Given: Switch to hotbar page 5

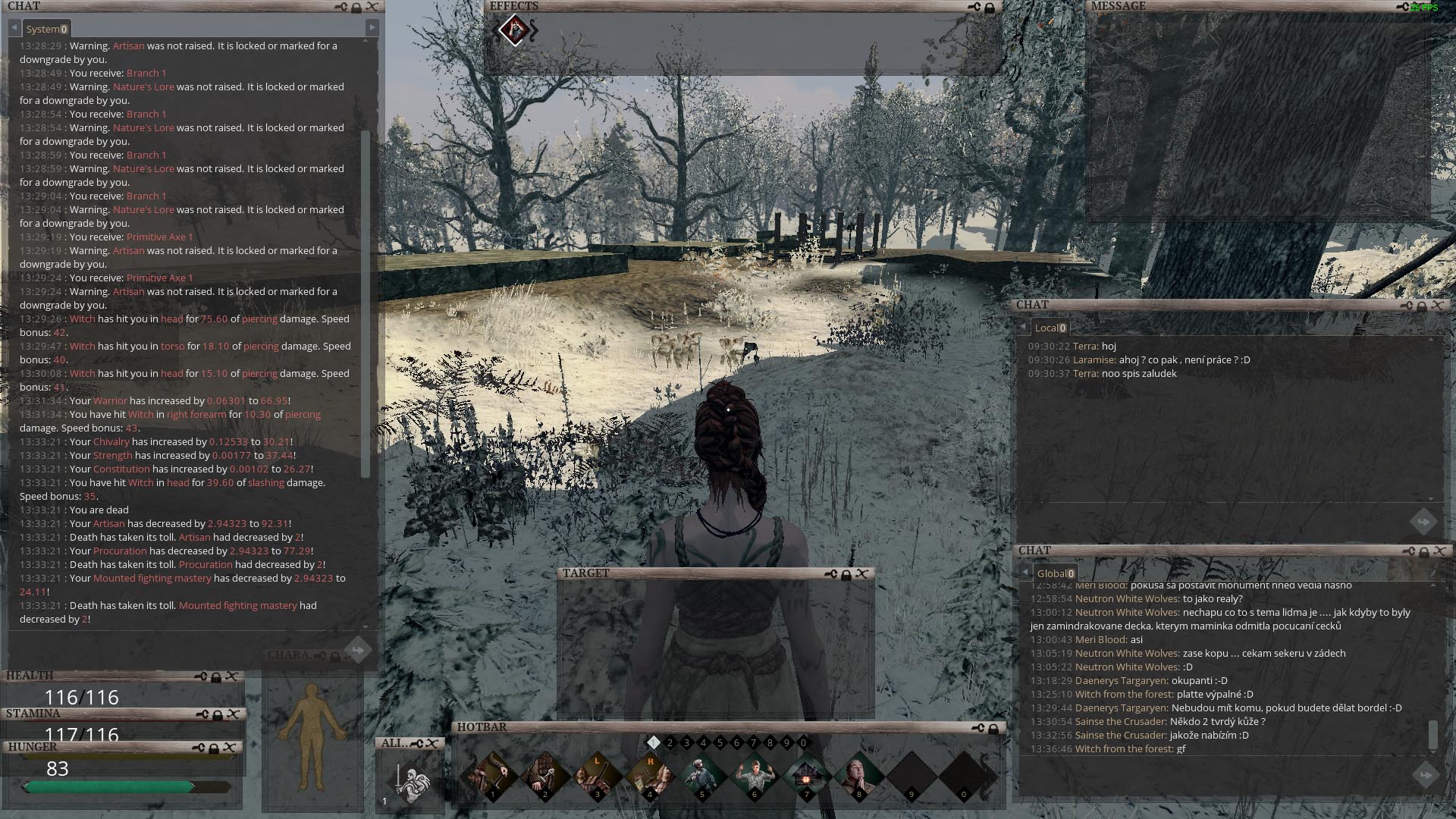Looking at the screenshot, I should tap(720, 743).
